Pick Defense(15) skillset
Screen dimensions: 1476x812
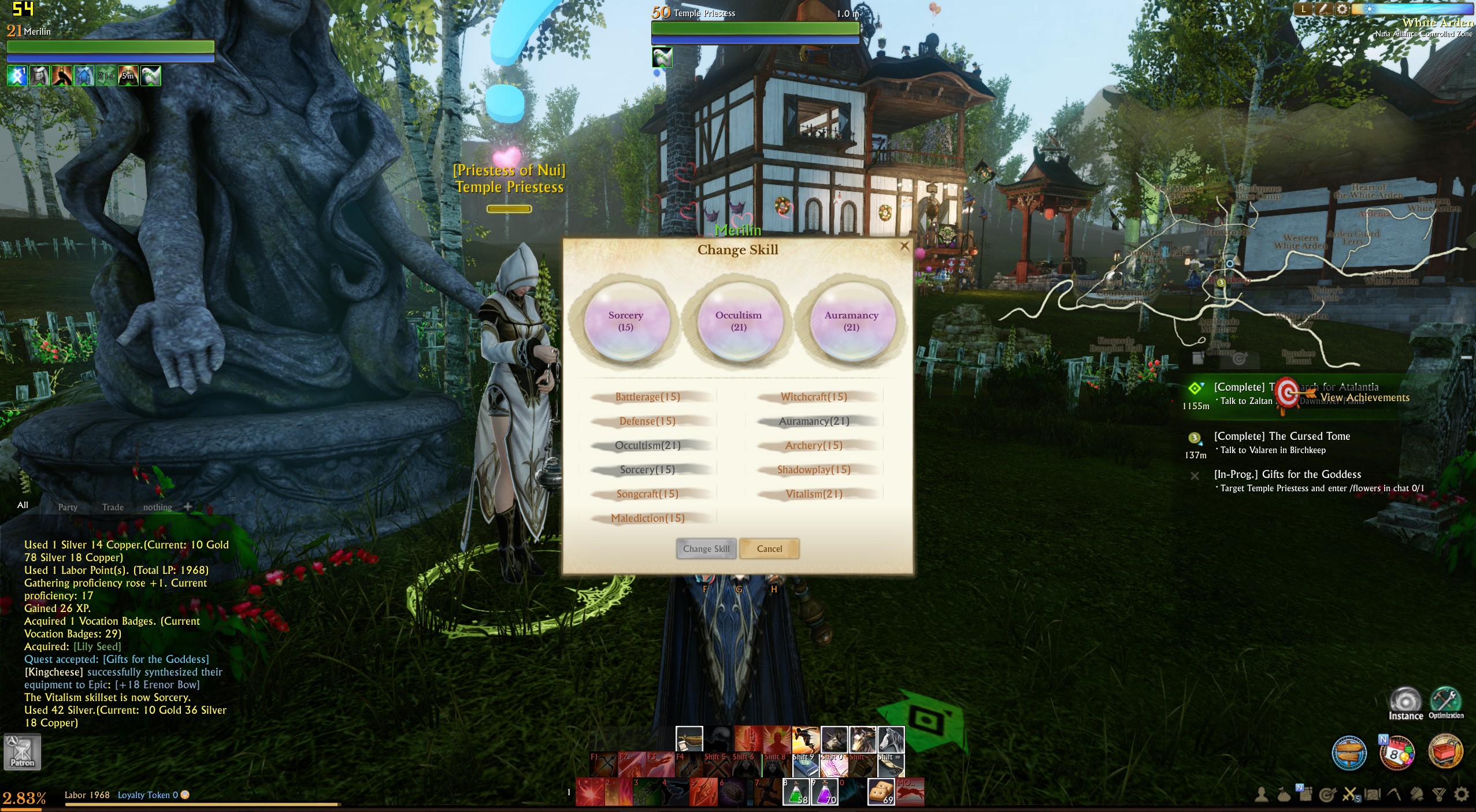[x=647, y=421]
